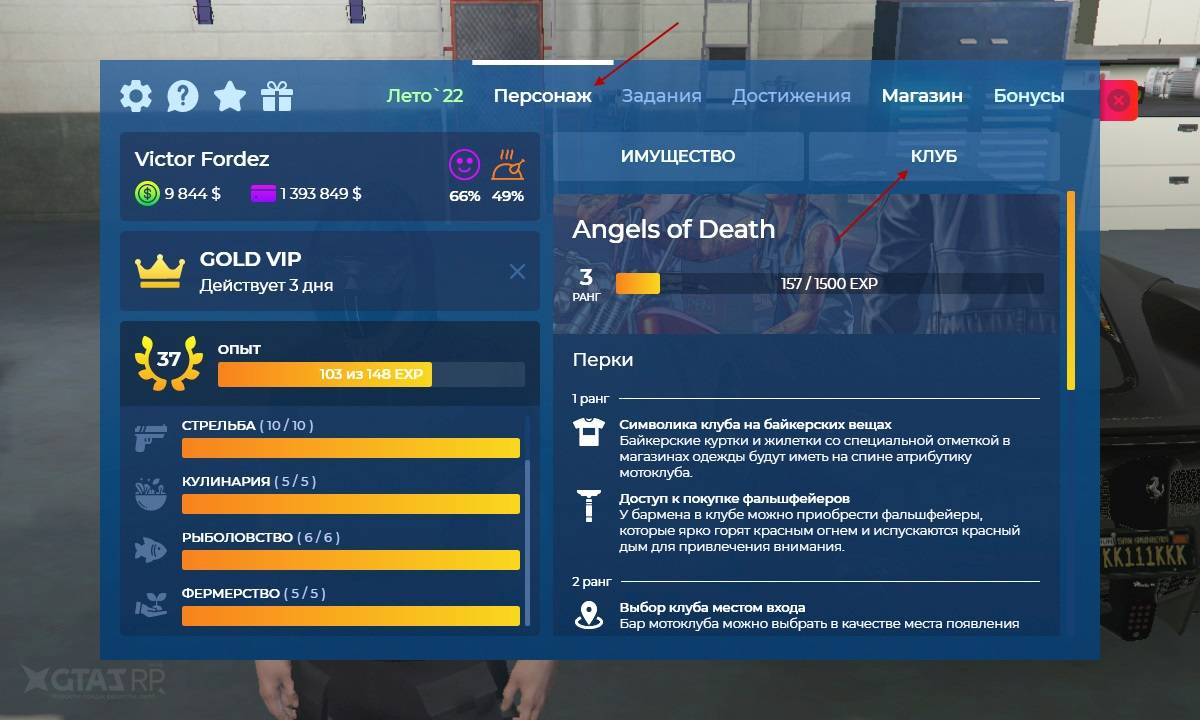Select the ИМУЩЕСТВО sub-tab
The width and height of the screenshot is (1200, 720).
678,157
